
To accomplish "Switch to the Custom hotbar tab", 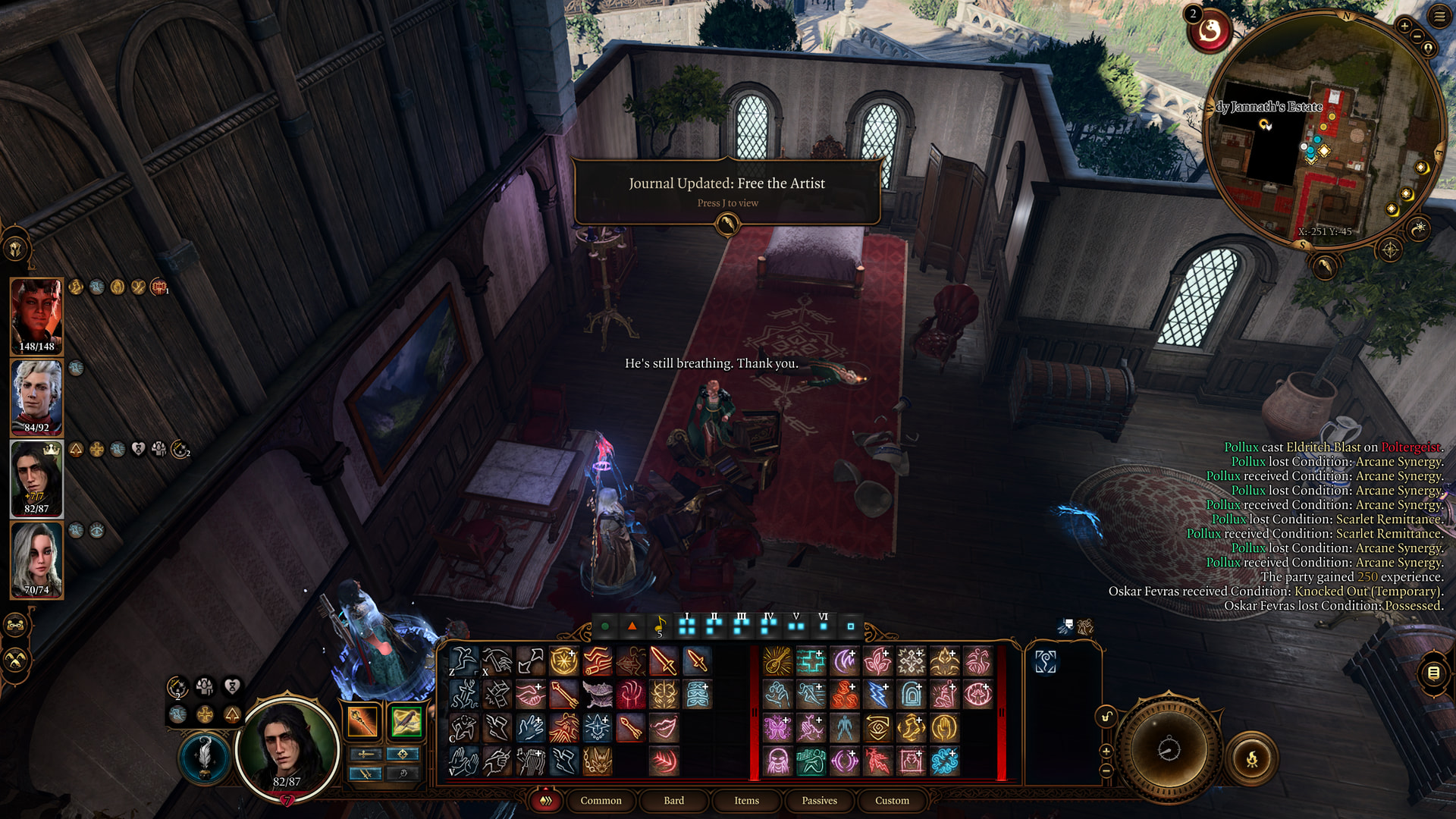I will [x=892, y=801].
